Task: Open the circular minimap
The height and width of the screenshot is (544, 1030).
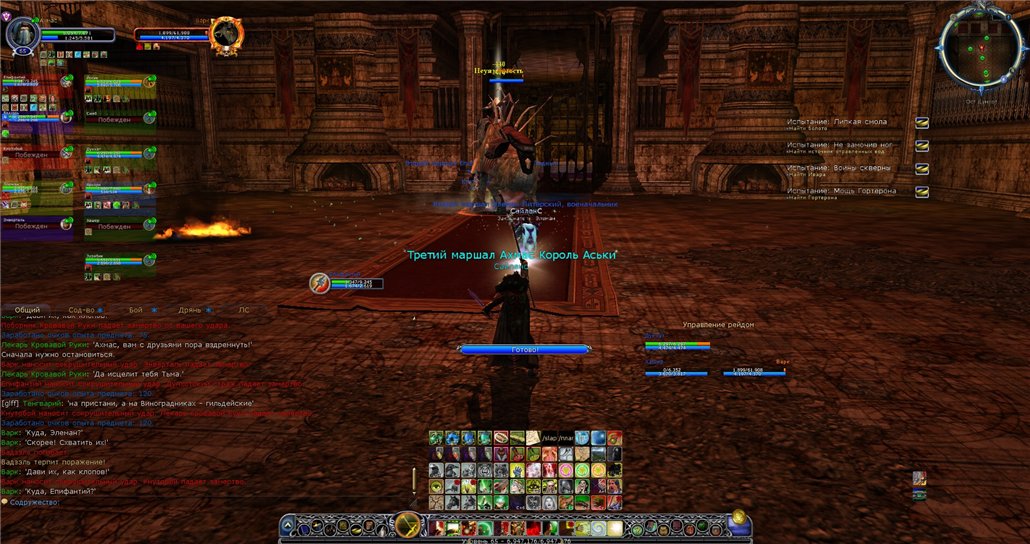Action: point(980,46)
